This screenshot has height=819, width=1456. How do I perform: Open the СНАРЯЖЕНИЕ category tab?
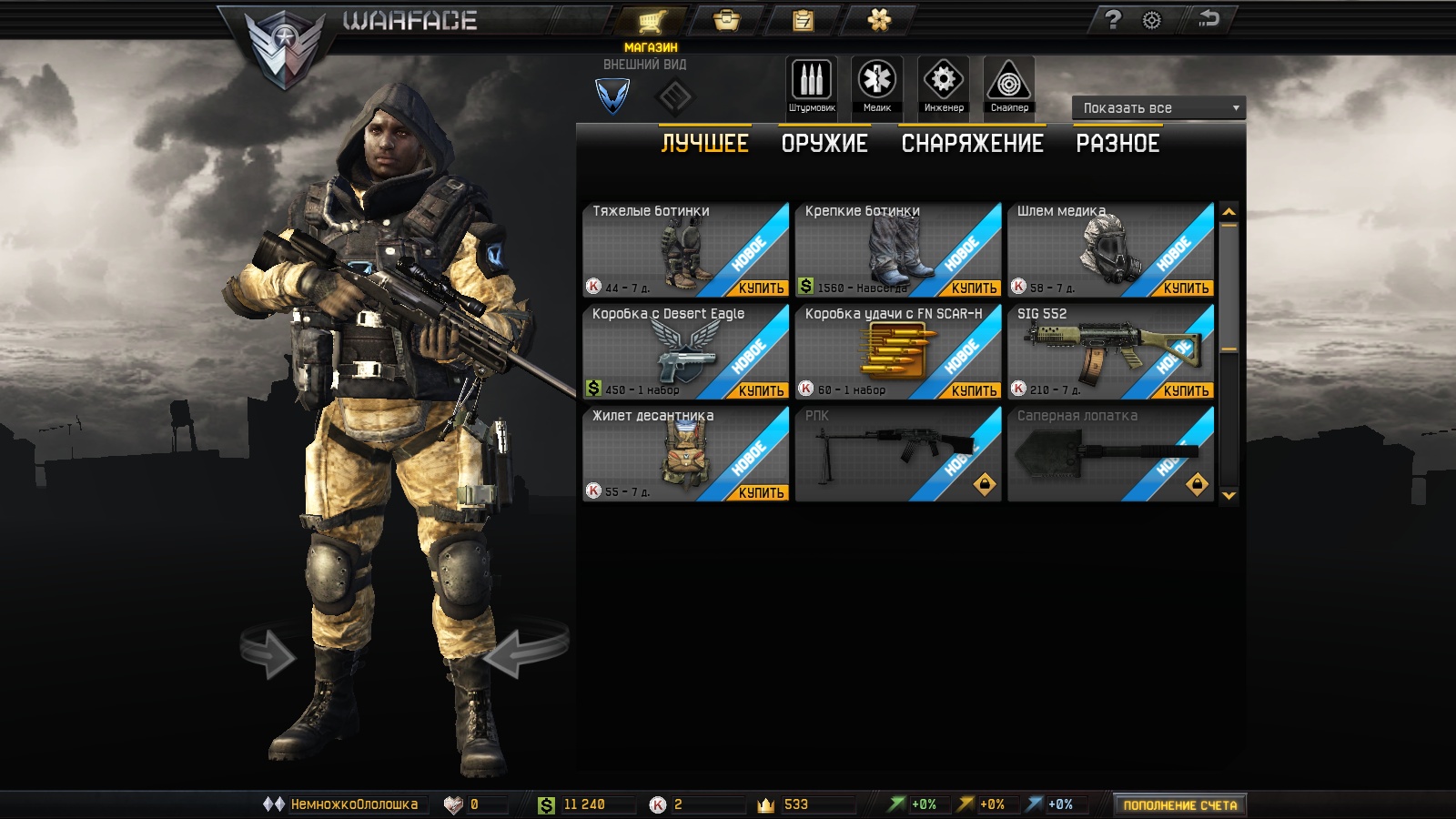click(x=972, y=144)
